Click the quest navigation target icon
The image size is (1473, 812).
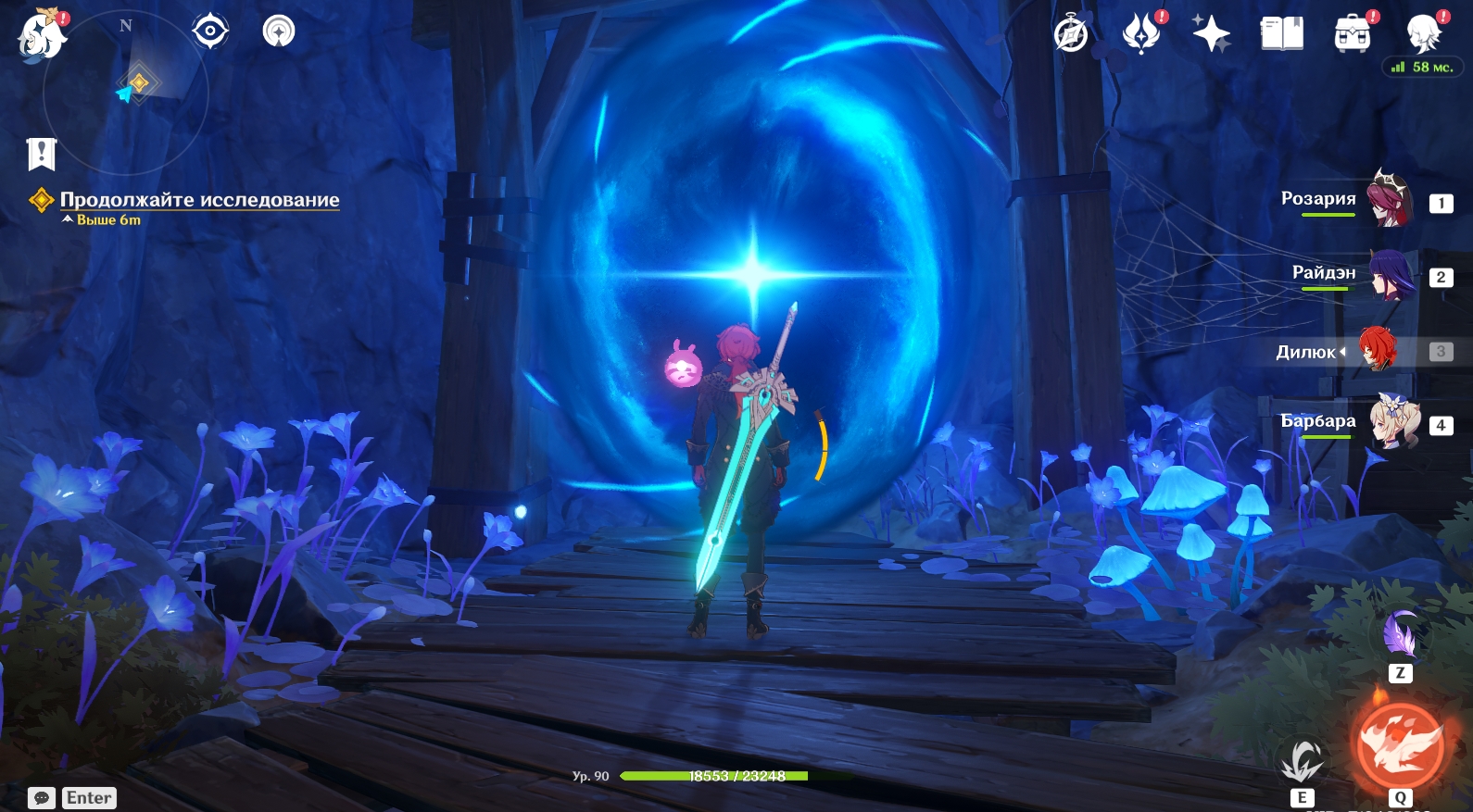[210, 31]
